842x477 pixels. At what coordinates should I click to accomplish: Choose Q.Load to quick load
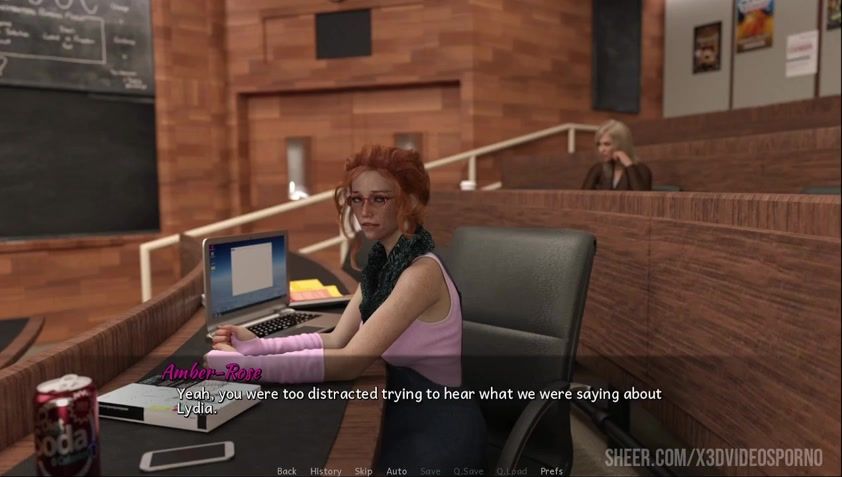pyautogui.click(x=511, y=471)
